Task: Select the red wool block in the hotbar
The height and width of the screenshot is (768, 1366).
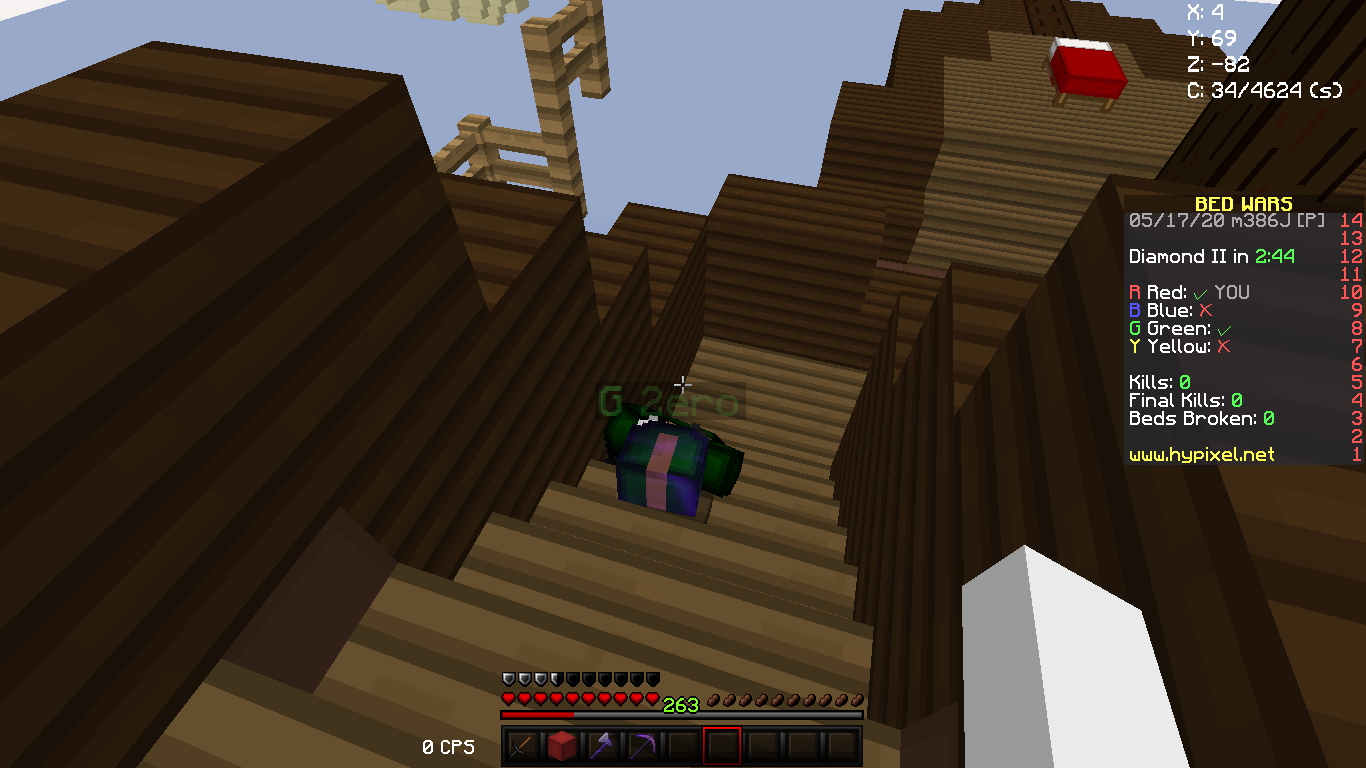Action: 561,746
